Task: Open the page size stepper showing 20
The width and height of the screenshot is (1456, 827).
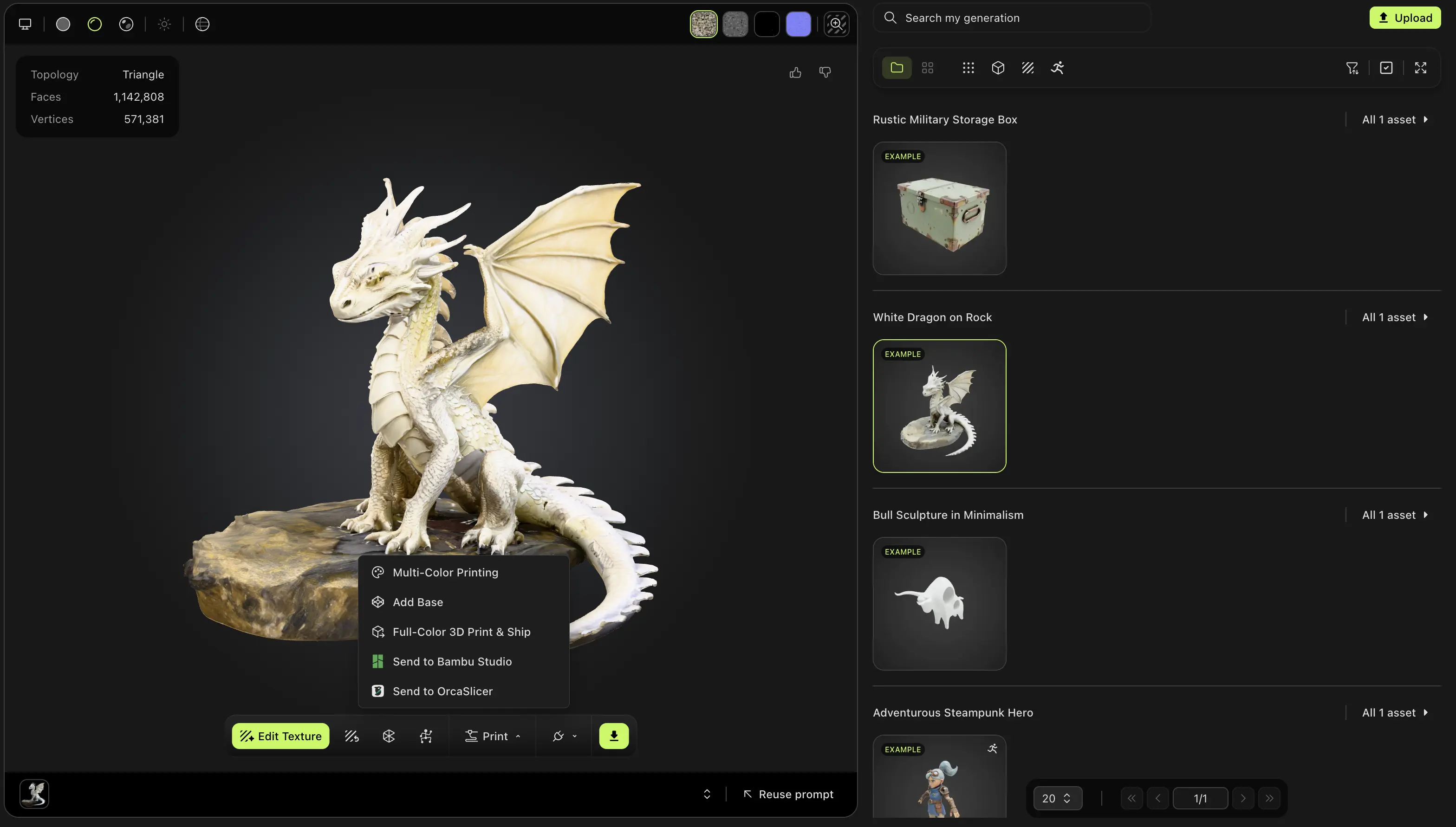Action: pos(1057,799)
